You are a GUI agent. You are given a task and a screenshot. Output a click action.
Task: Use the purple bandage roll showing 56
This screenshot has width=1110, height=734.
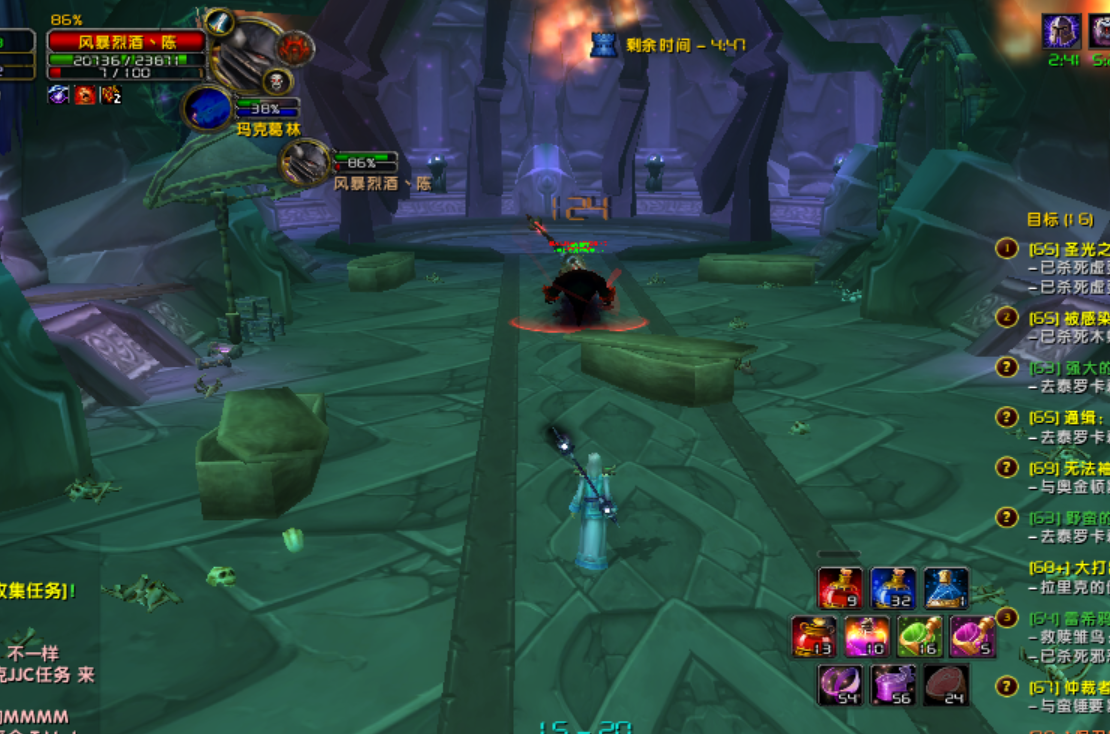892,685
